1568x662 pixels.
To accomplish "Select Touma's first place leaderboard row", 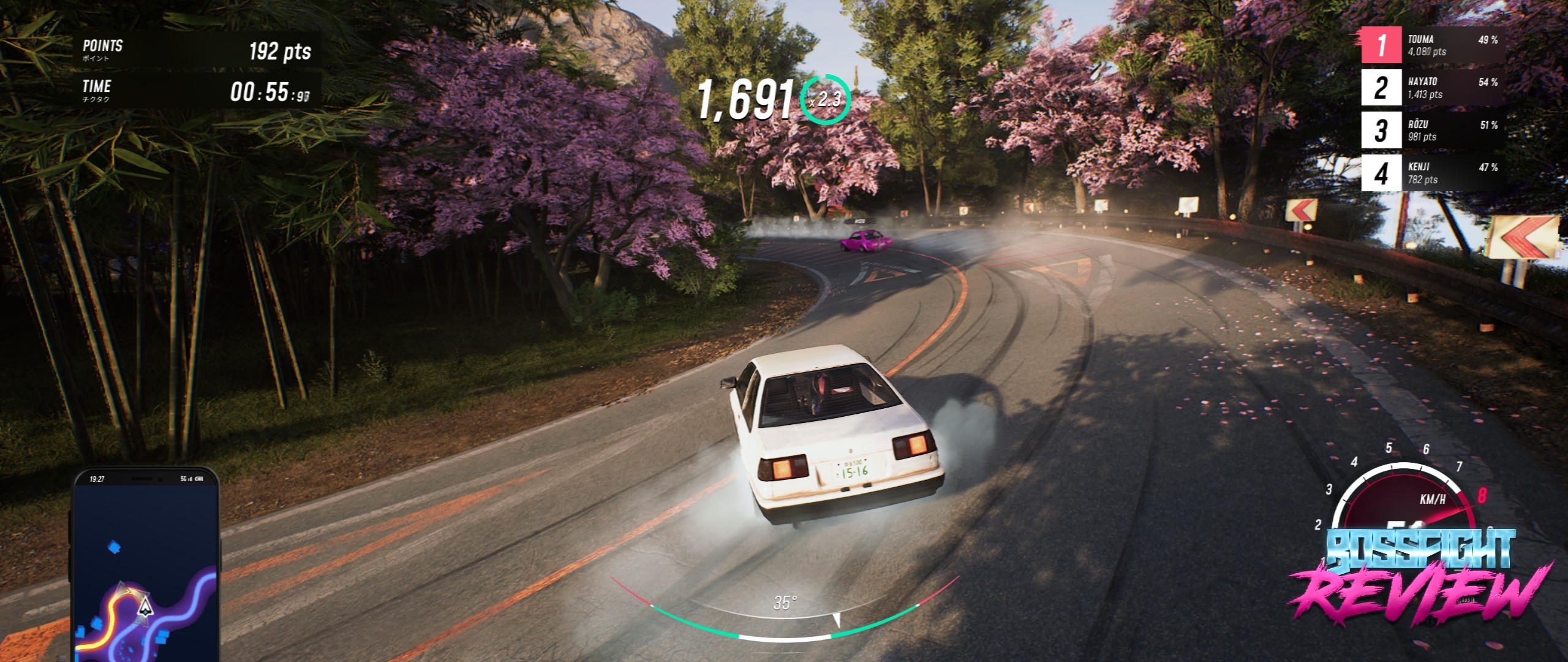I will [1432, 45].
